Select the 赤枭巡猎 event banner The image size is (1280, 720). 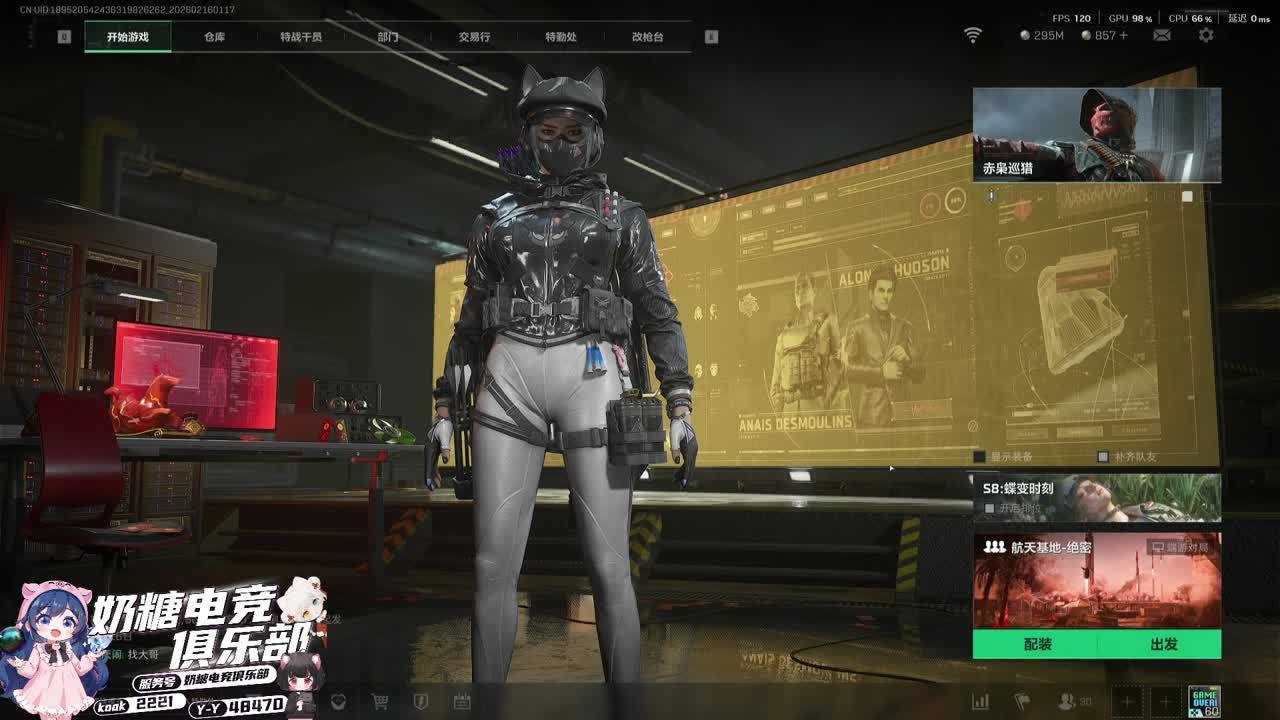(x=1097, y=135)
